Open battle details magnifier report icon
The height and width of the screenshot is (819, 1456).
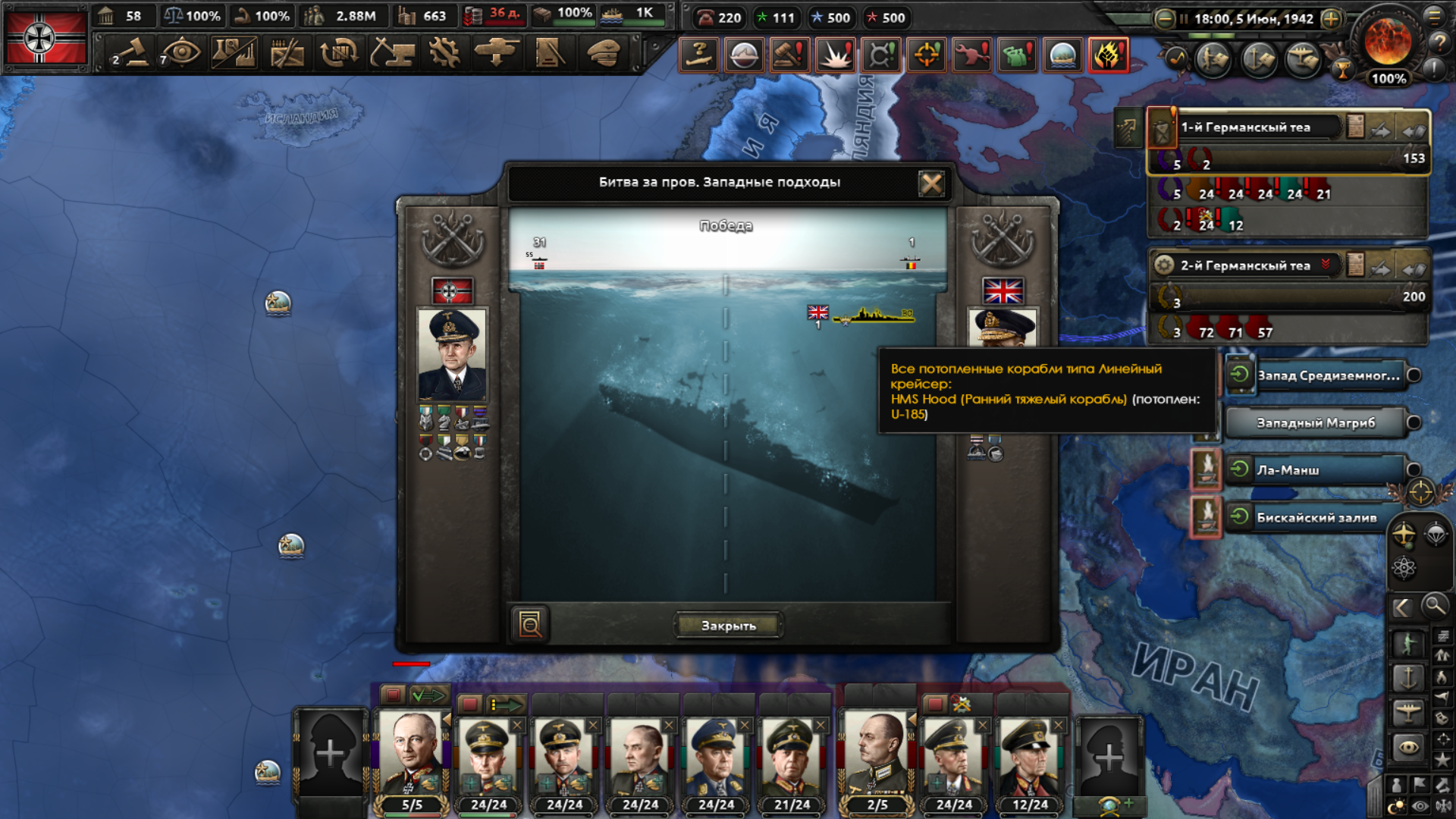coord(529,625)
